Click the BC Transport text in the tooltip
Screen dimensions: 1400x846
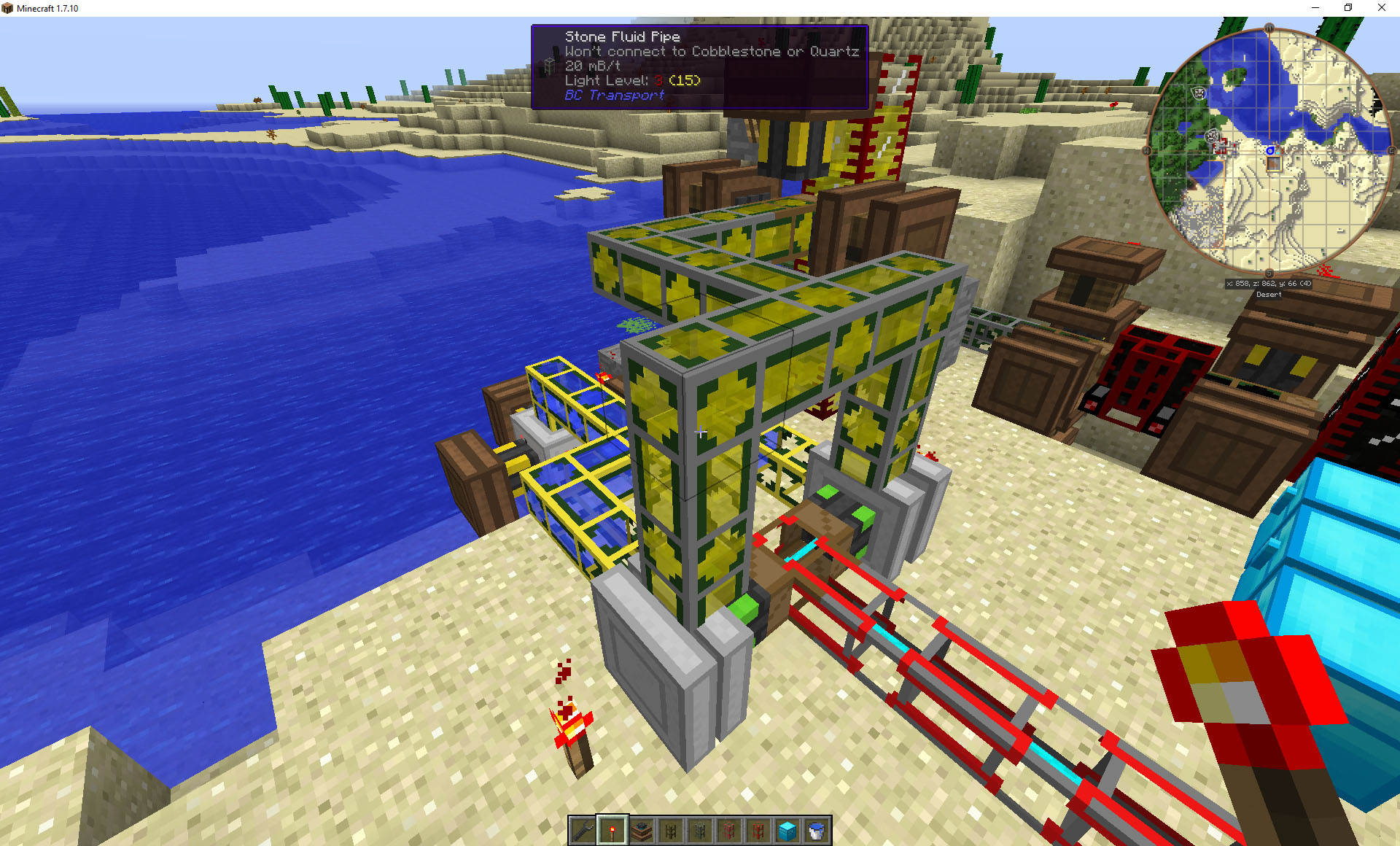point(615,95)
